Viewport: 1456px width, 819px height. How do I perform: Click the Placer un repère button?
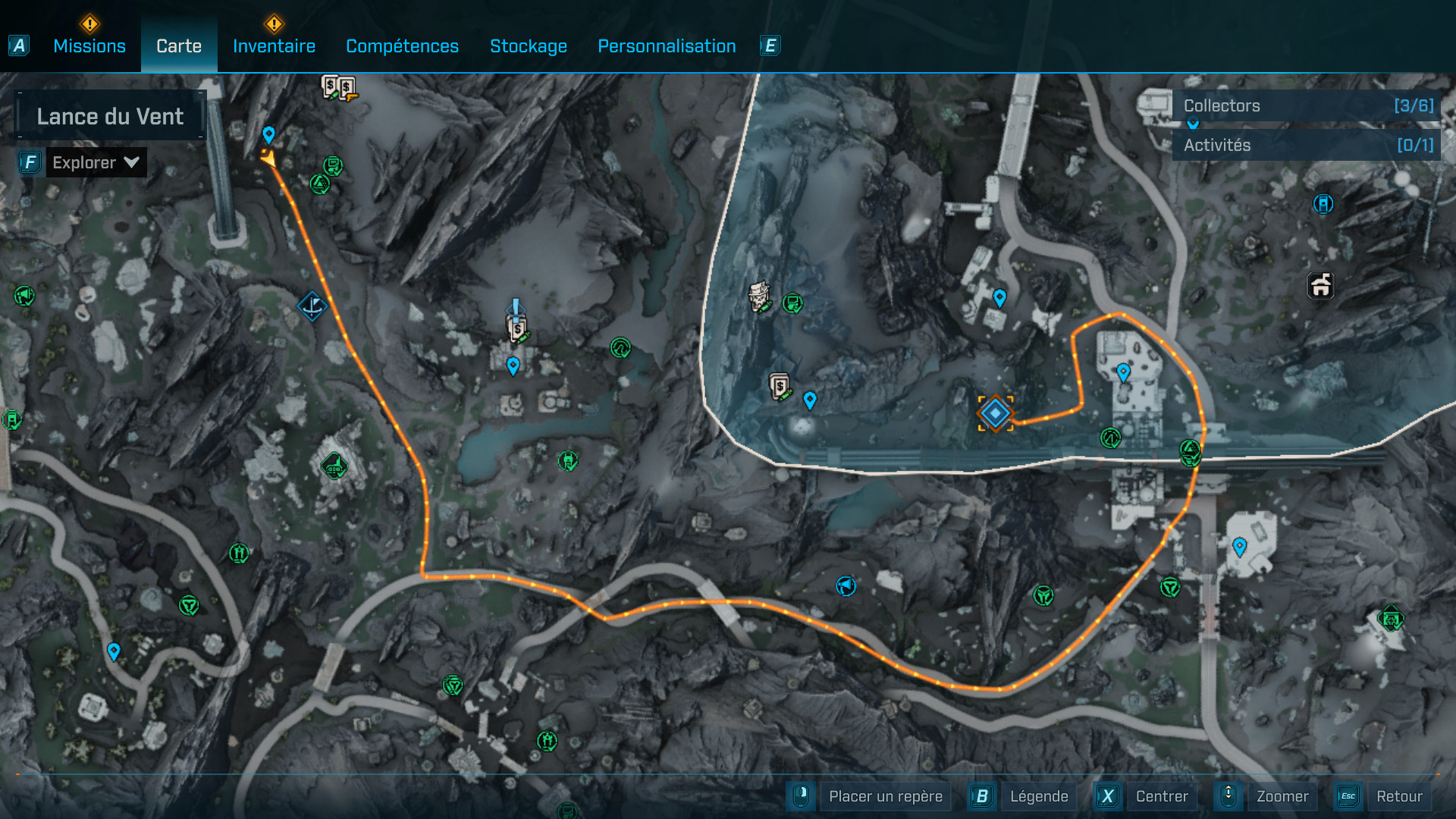click(x=885, y=796)
